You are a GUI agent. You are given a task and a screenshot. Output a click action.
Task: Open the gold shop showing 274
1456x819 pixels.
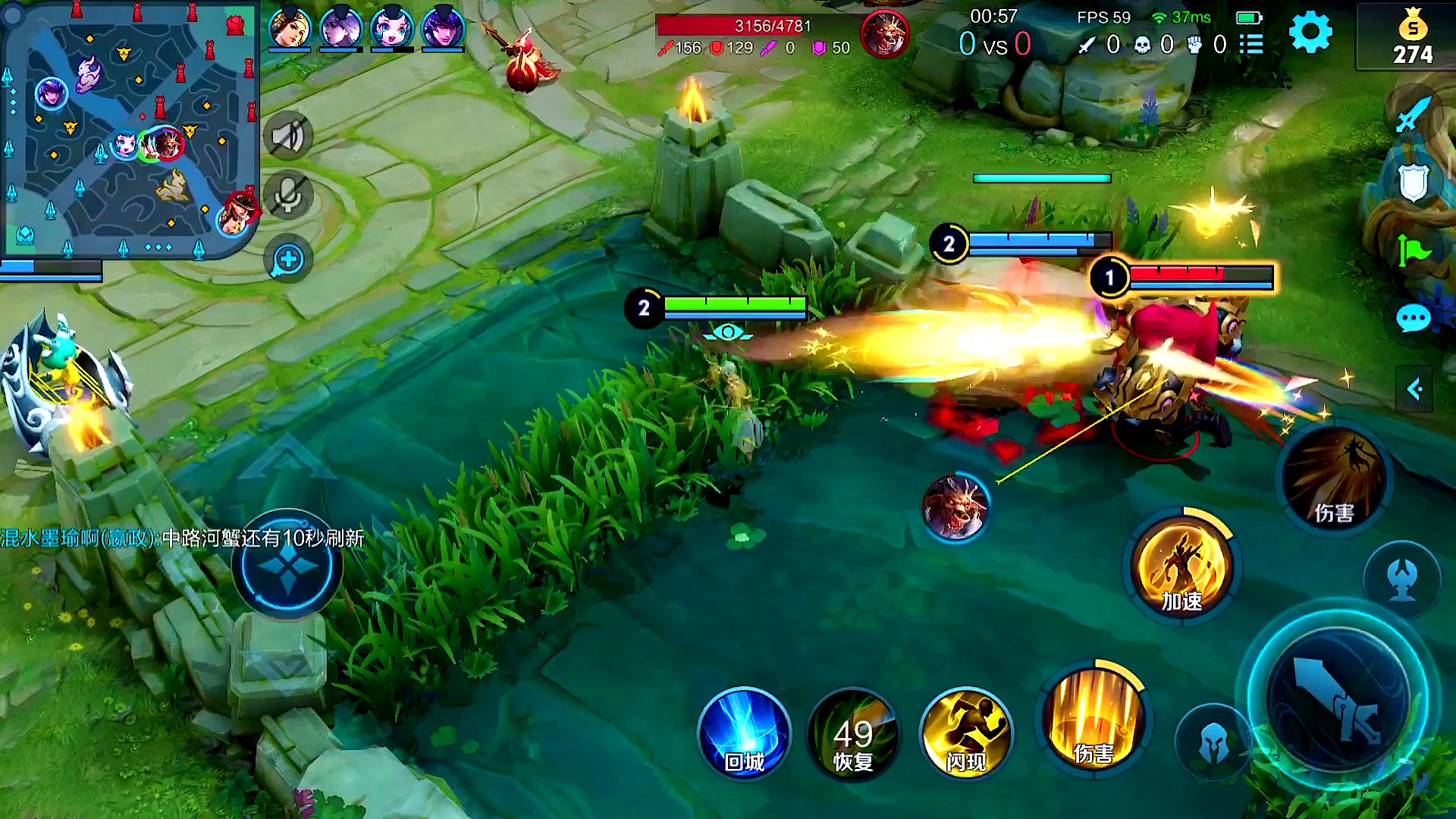(1412, 39)
